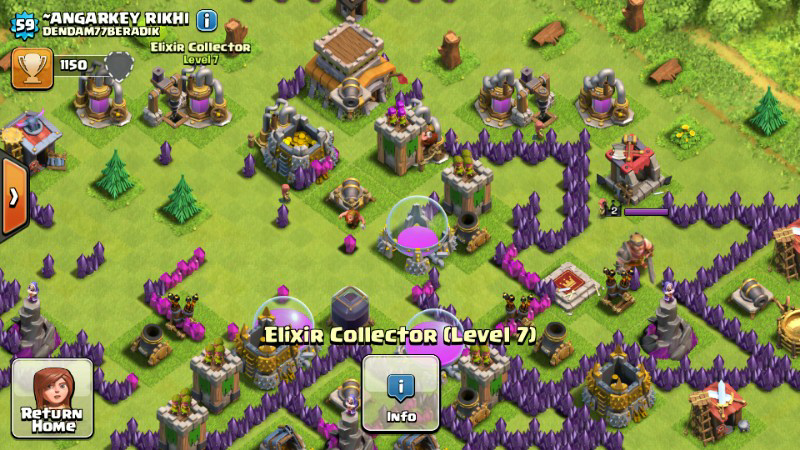Image resolution: width=800 pixels, height=450 pixels.
Task: Open Info for the Elixir Collector
Action: [x=400, y=393]
